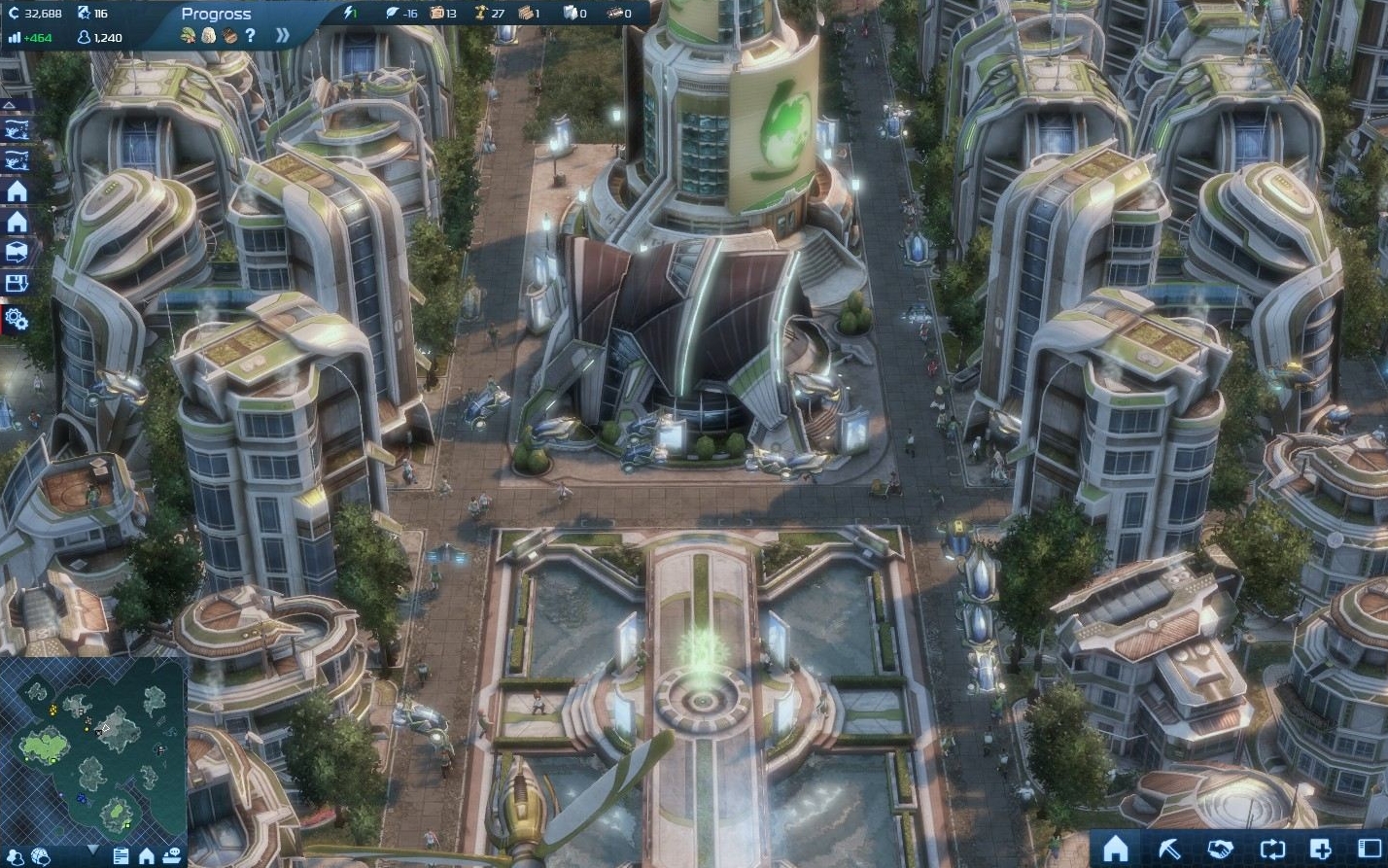This screenshot has height=868, width=1388.
Task: Select the highlighted house tab on the bottom toolbar
Action: point(1115,848)
